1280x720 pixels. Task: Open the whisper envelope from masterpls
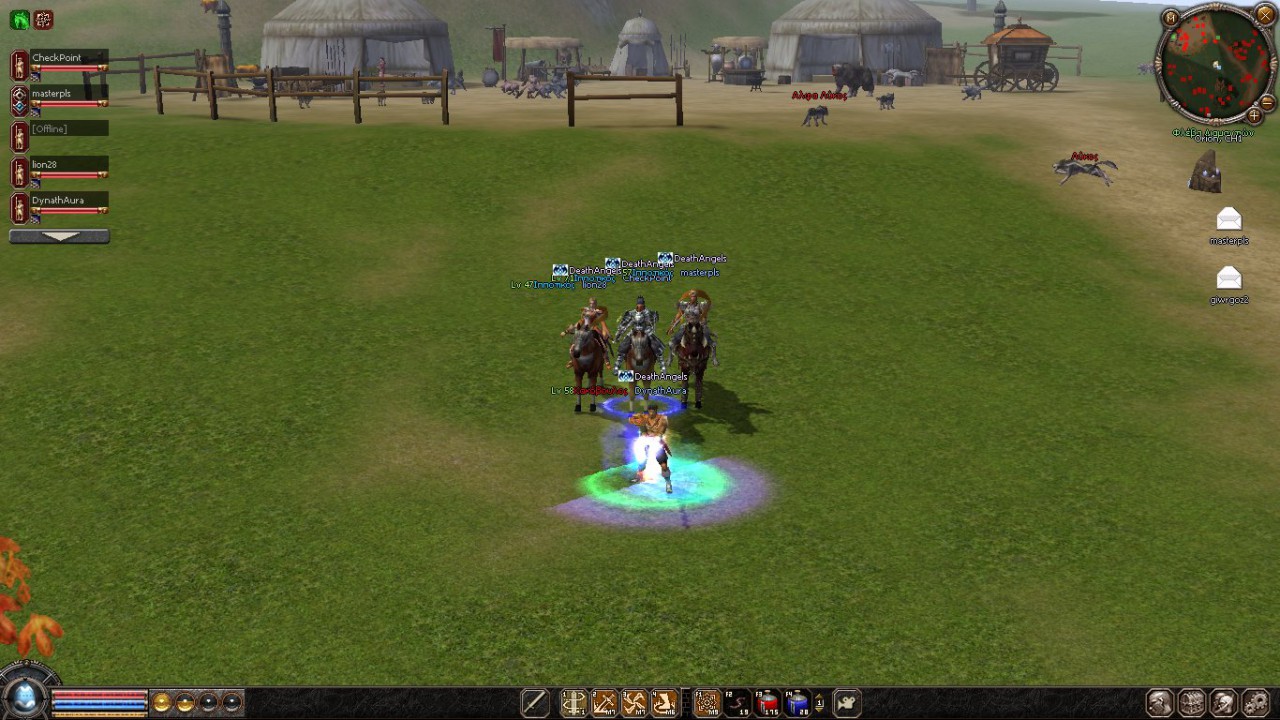coord(1228,219)
